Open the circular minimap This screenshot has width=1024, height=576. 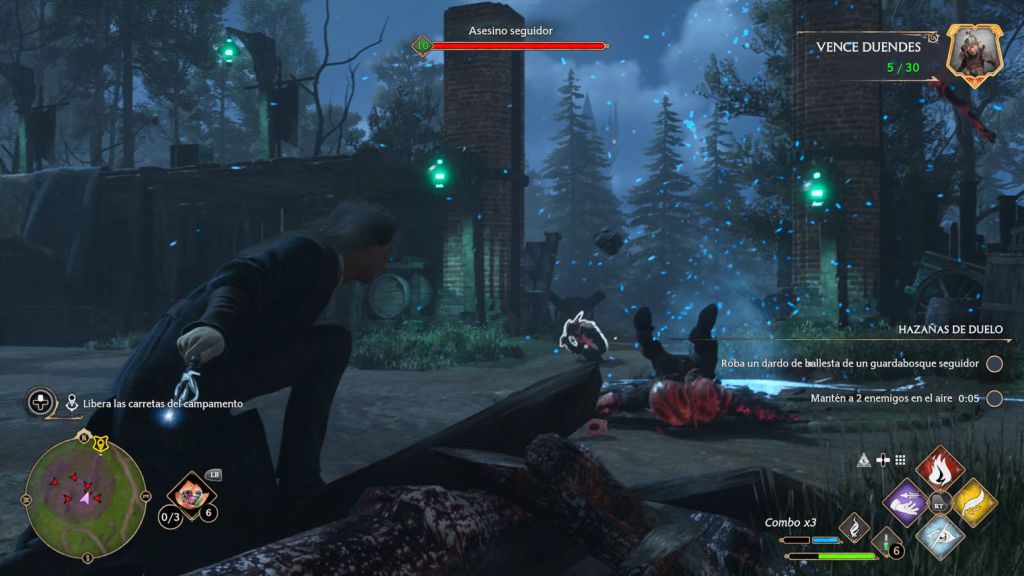[x=85, y=496]
